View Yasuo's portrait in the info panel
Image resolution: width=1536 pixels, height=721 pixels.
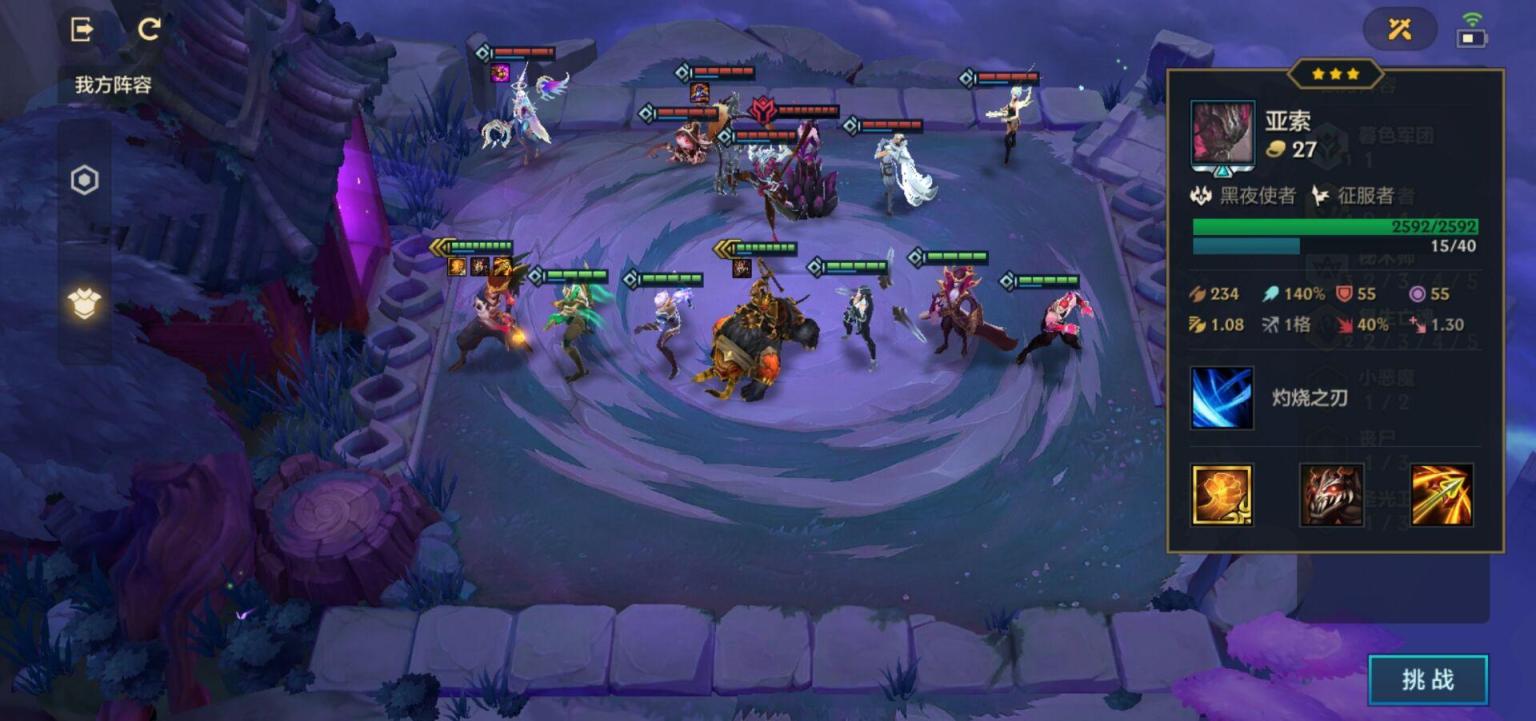[x=1222, y=132]
